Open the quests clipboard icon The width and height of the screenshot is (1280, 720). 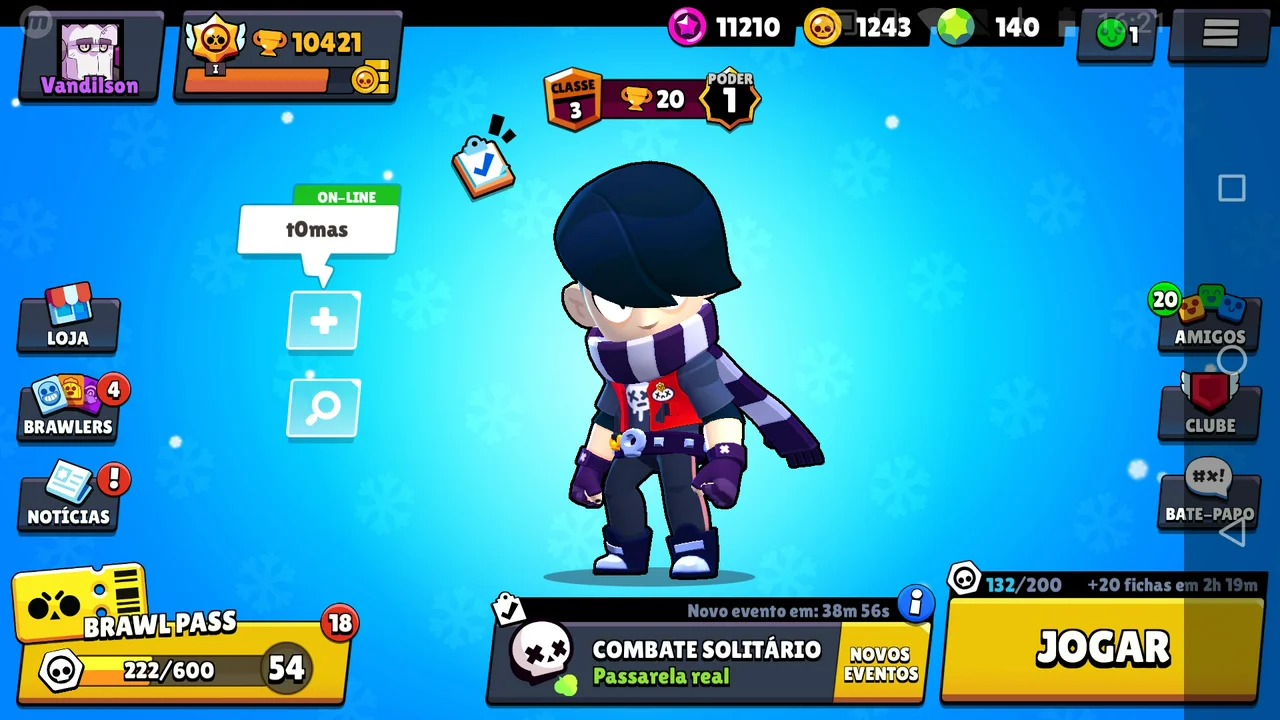(484, 163)
